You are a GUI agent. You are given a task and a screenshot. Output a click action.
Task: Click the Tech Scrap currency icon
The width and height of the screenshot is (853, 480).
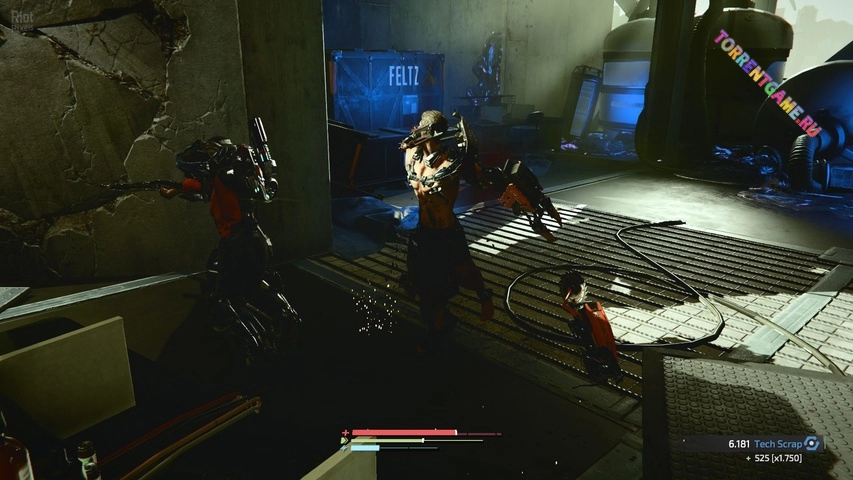[813, 443]
